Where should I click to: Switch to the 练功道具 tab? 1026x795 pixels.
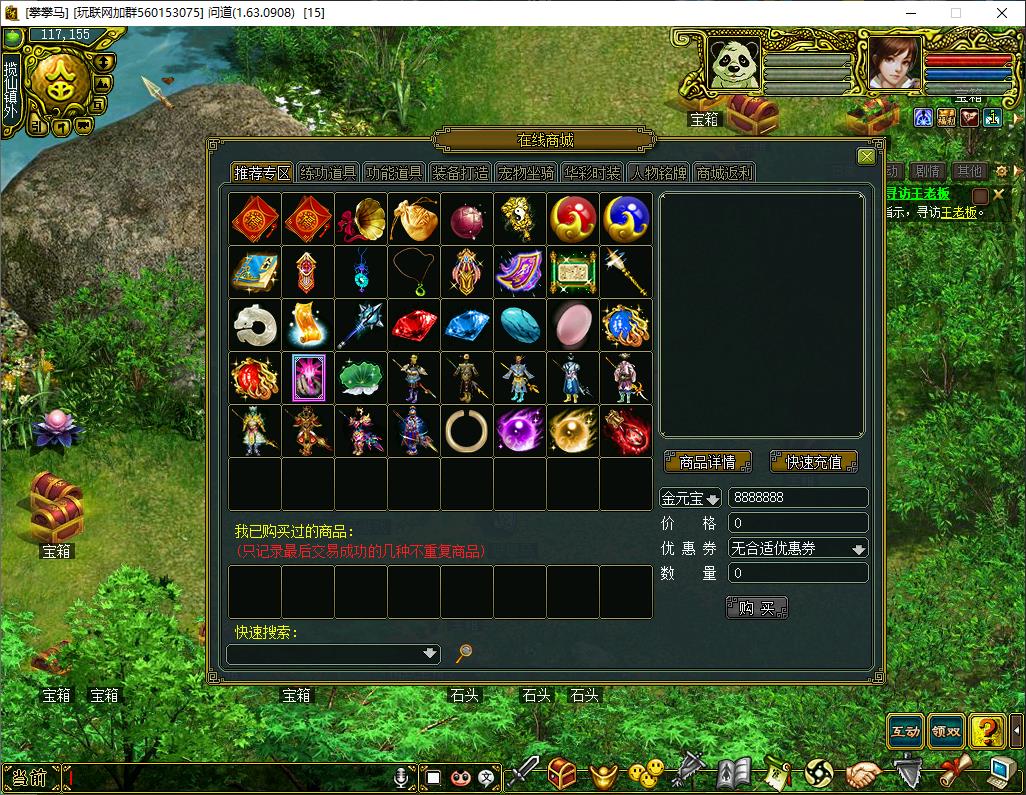328,173
